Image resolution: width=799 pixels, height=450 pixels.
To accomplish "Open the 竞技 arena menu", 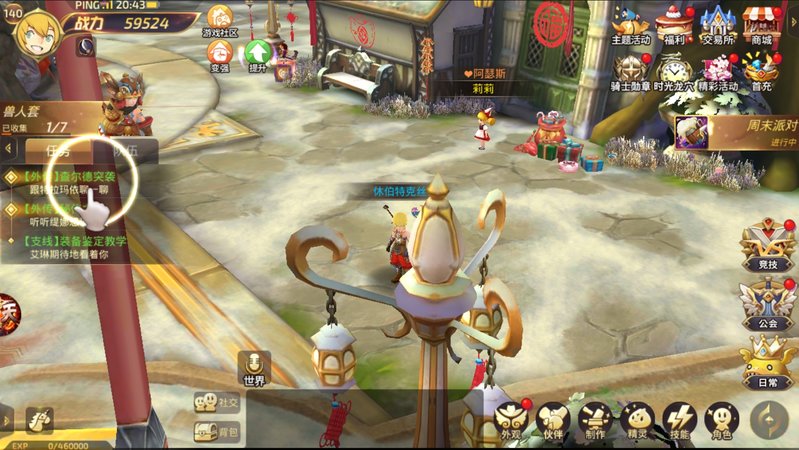I will tap(767, 249).
